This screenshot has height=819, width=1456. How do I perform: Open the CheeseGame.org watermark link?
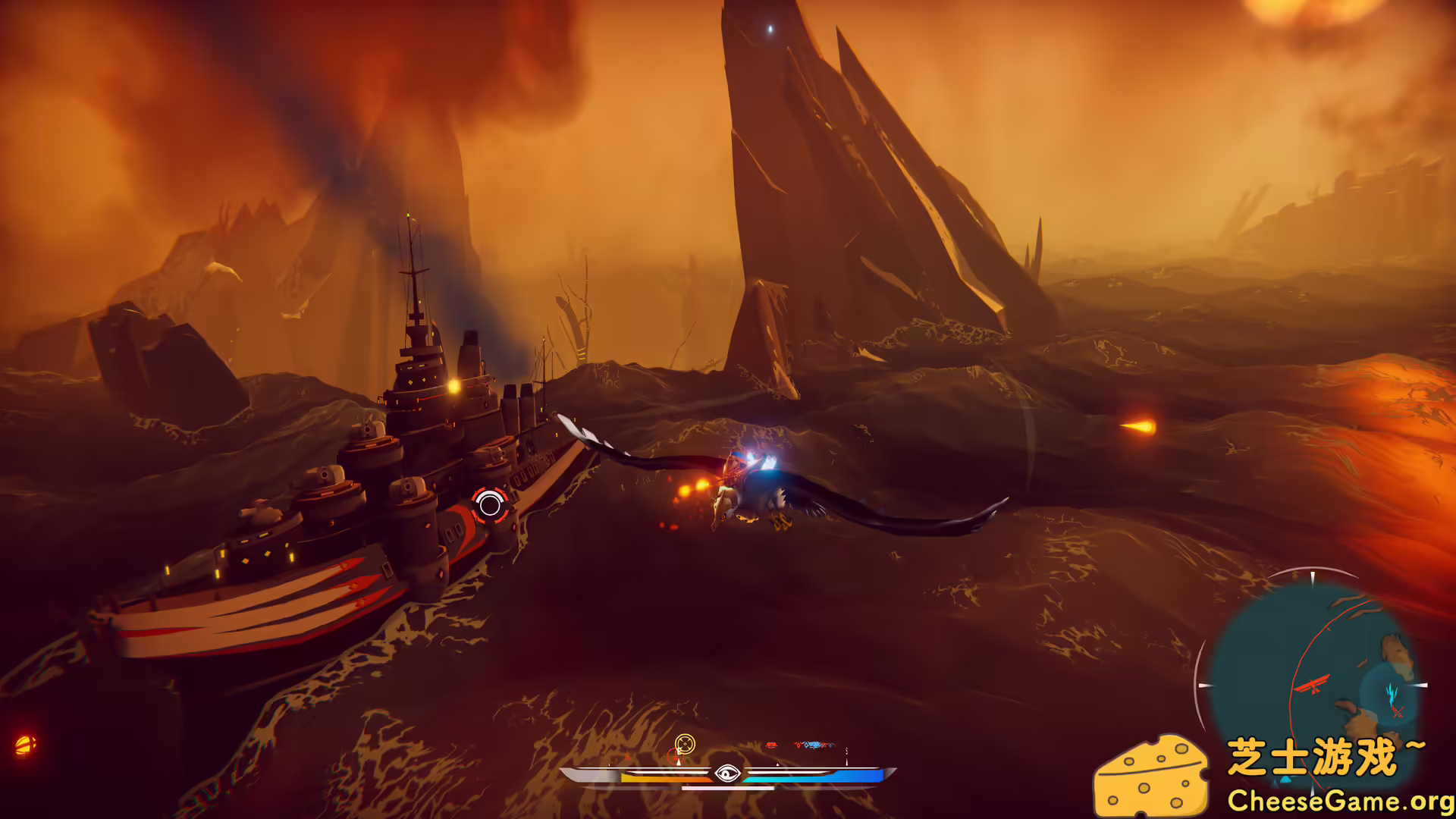click(1339, 801)
